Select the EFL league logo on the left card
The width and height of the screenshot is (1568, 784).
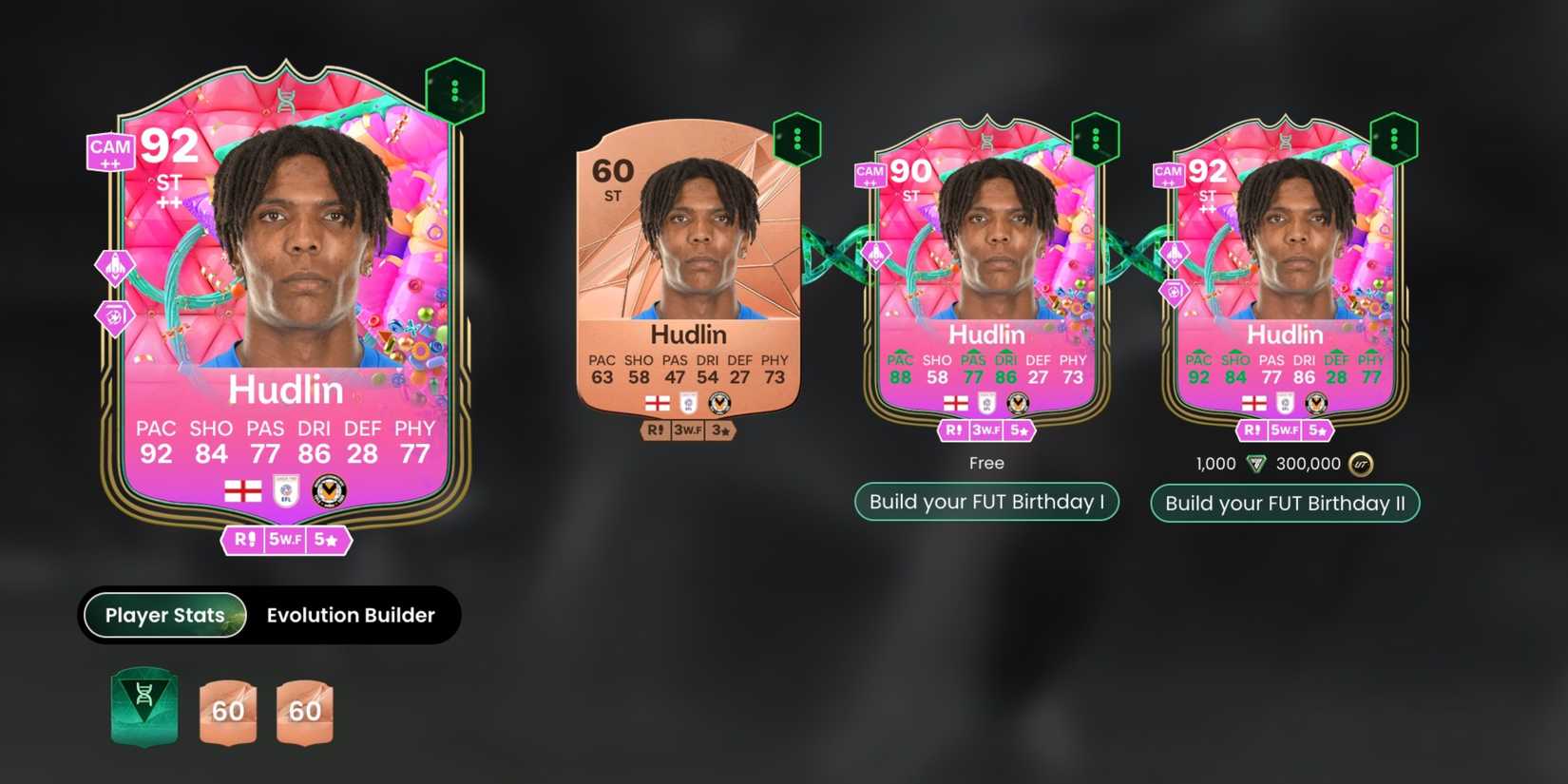[x=284, y=488]
